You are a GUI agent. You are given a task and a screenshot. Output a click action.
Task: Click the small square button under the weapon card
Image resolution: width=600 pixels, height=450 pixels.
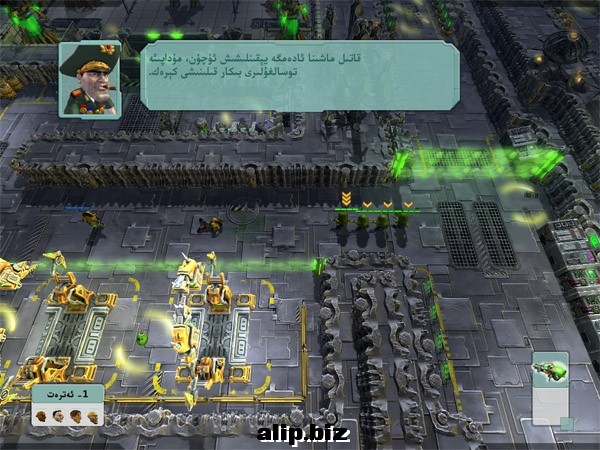(566, 424)
